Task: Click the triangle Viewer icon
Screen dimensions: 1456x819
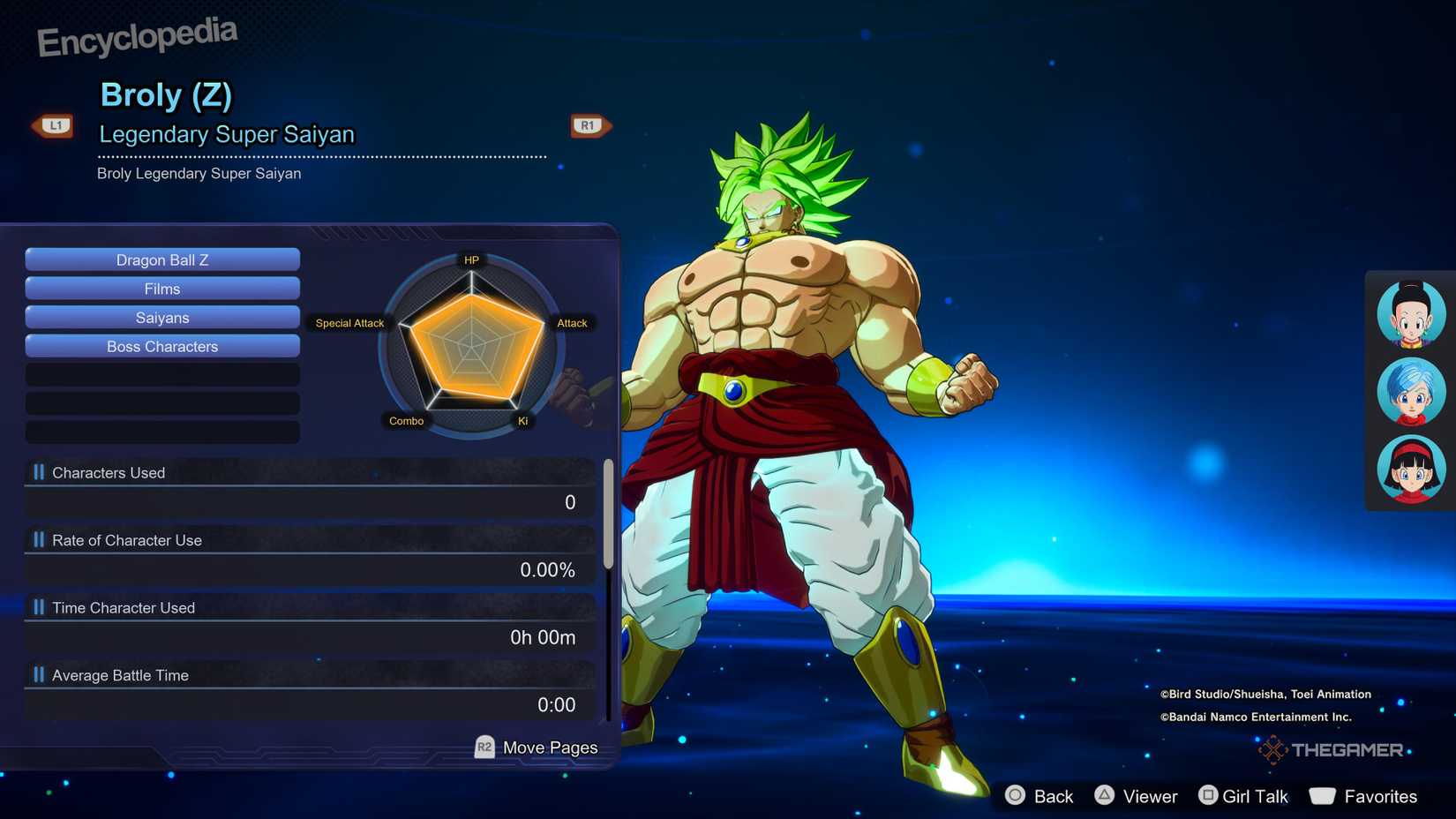Action: pos(1106,795)
